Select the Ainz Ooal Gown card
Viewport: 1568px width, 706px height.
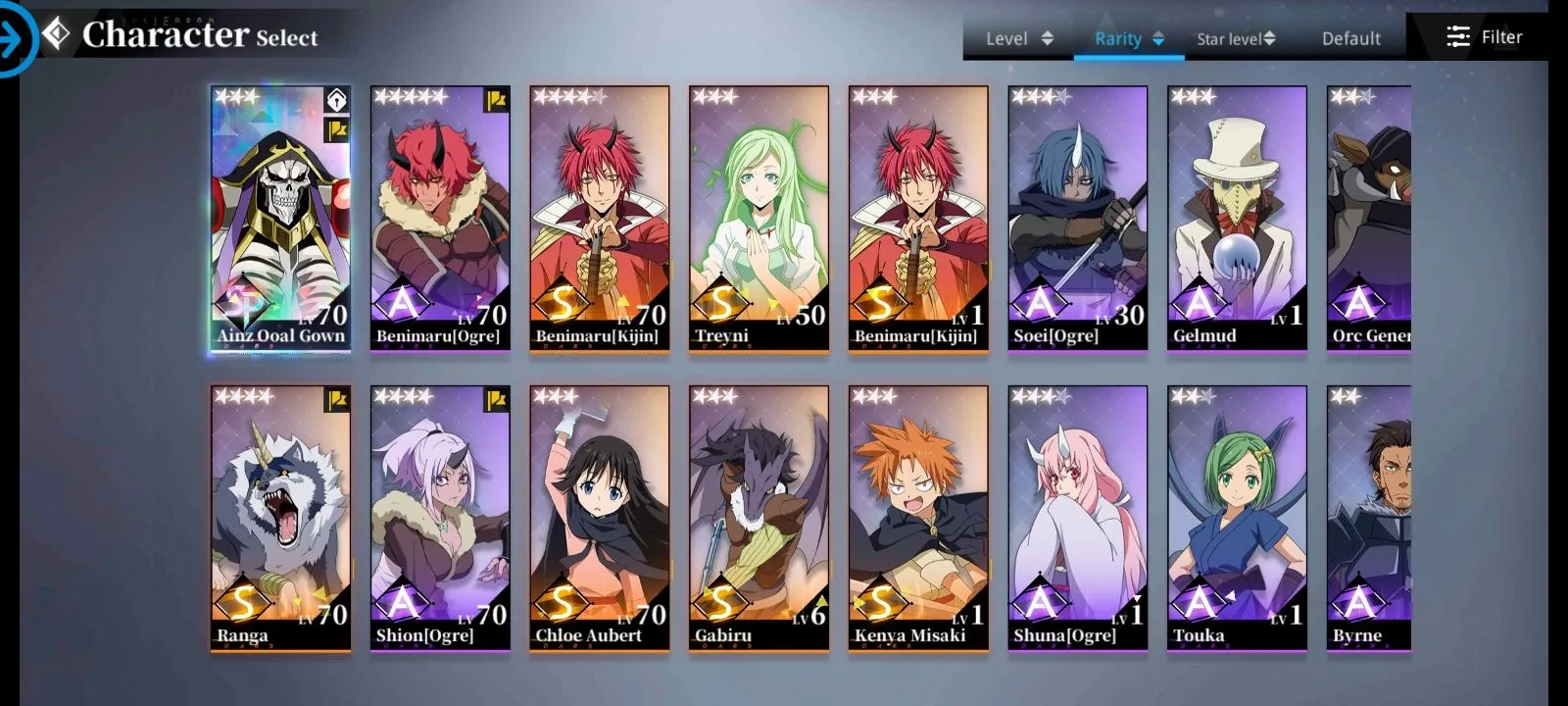(281, 218)
